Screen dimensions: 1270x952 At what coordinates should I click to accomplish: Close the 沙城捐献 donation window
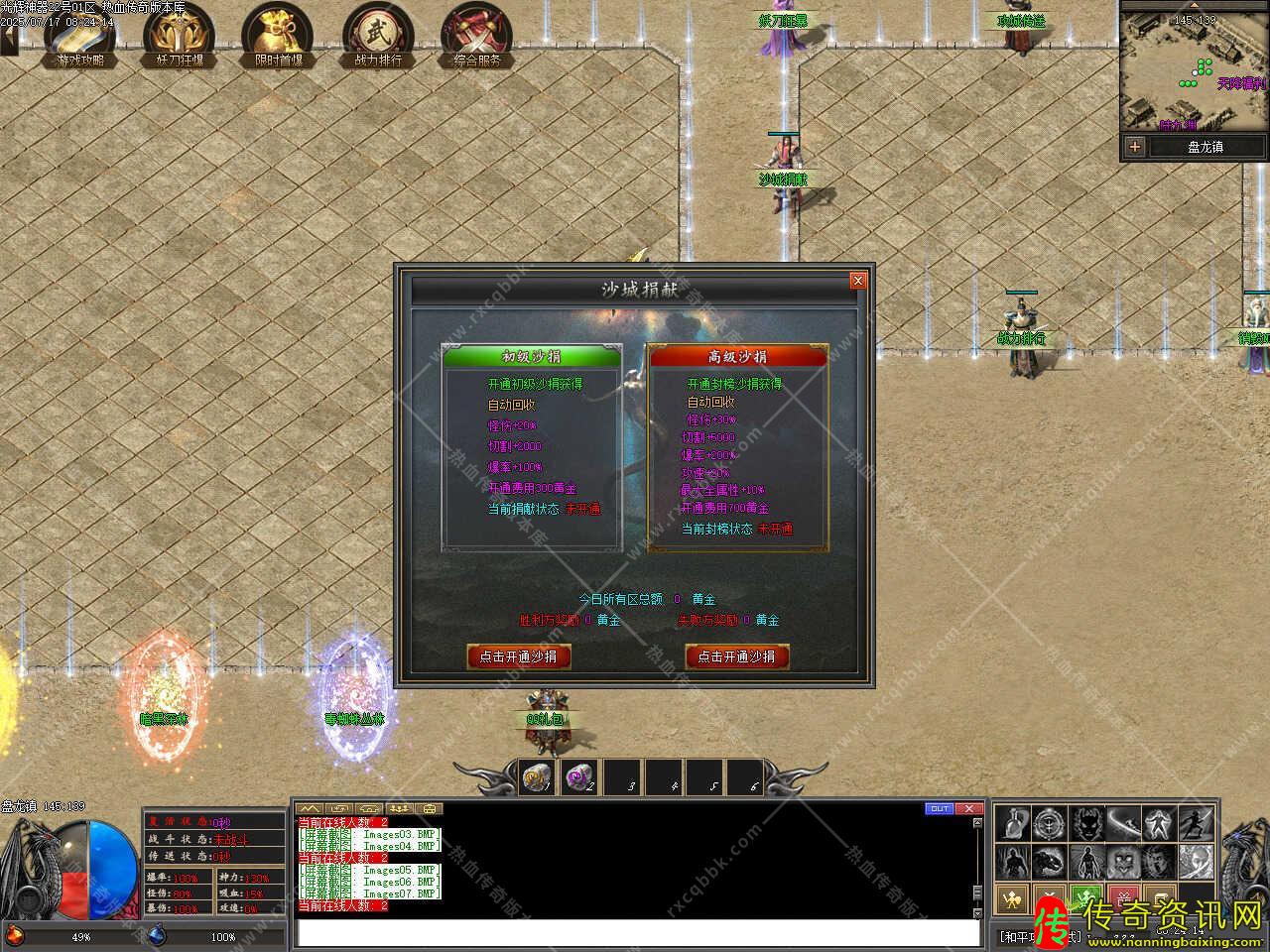[858, 281]
